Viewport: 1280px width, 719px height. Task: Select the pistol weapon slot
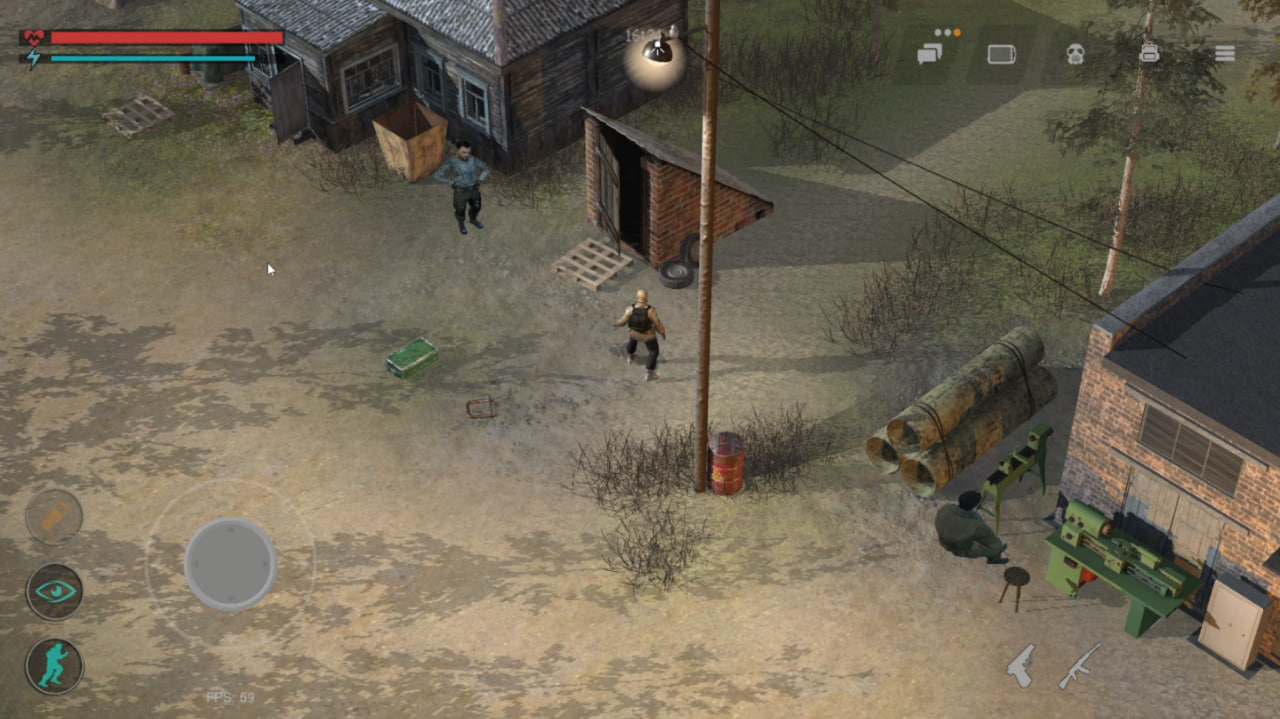[1021, 665]
